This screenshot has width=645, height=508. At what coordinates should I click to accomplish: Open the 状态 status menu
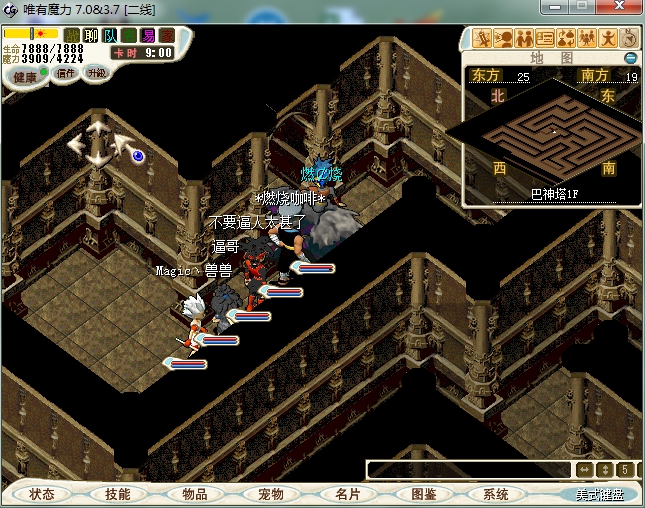pos(42,494)
